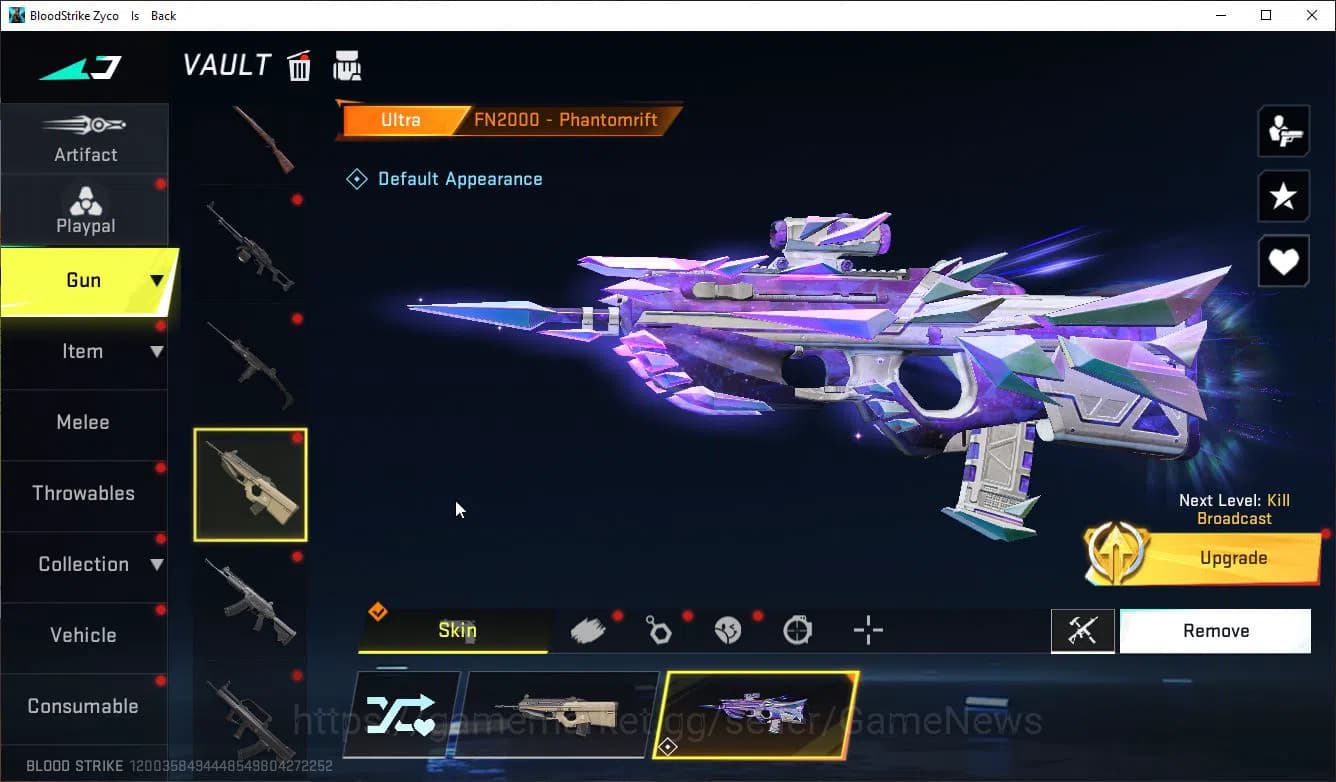Open the Playpal sidebar section
This screenshot has height=782, width=1336.
pos(85,210)
